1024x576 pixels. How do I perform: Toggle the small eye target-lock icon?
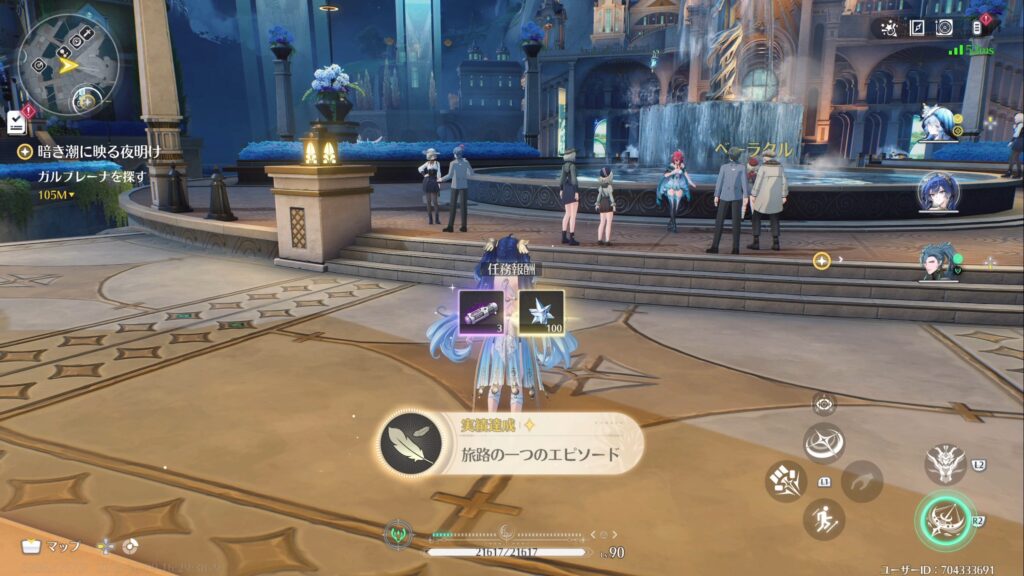click(824, 404)
